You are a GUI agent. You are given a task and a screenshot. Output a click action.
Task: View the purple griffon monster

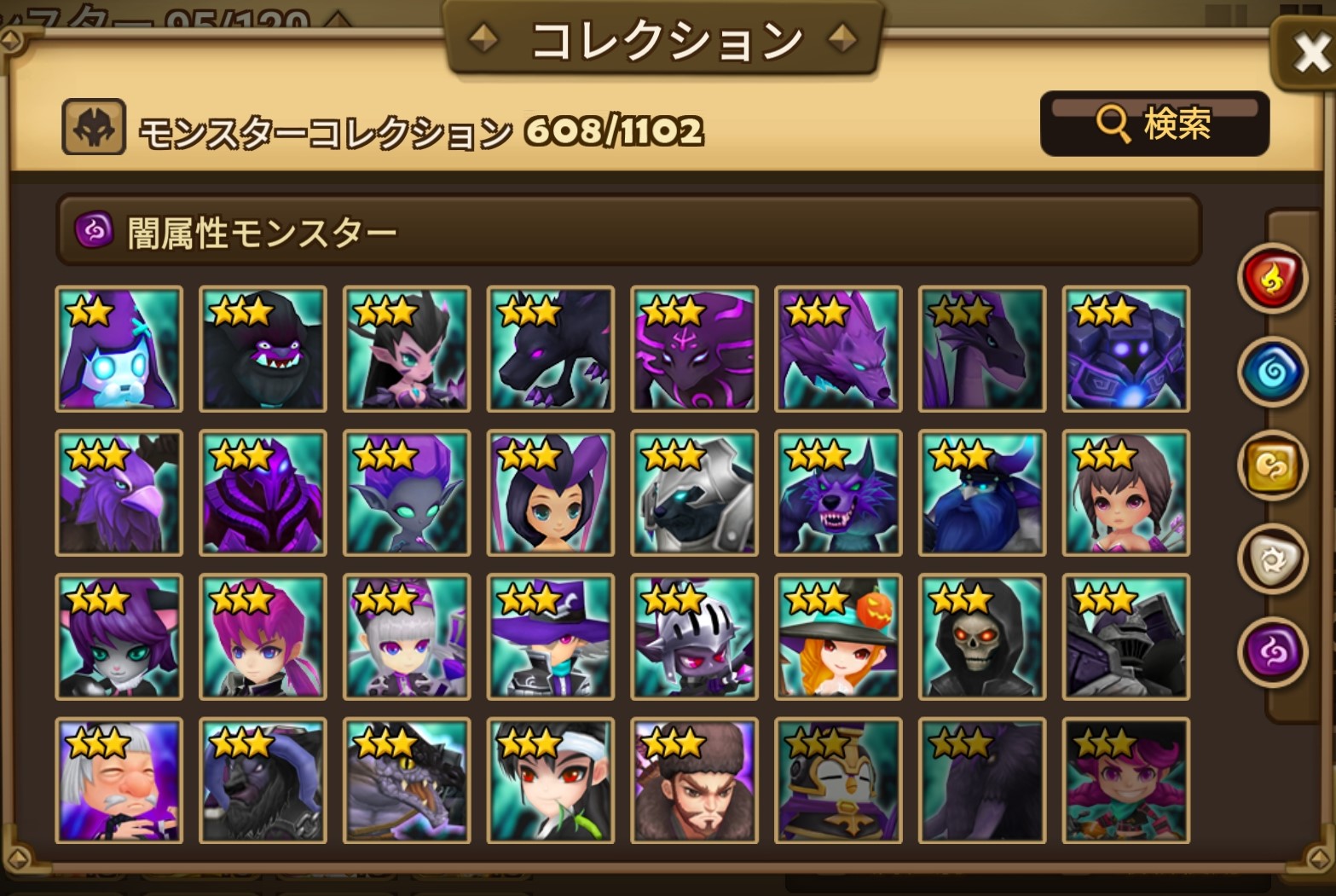tap(119, 493)
